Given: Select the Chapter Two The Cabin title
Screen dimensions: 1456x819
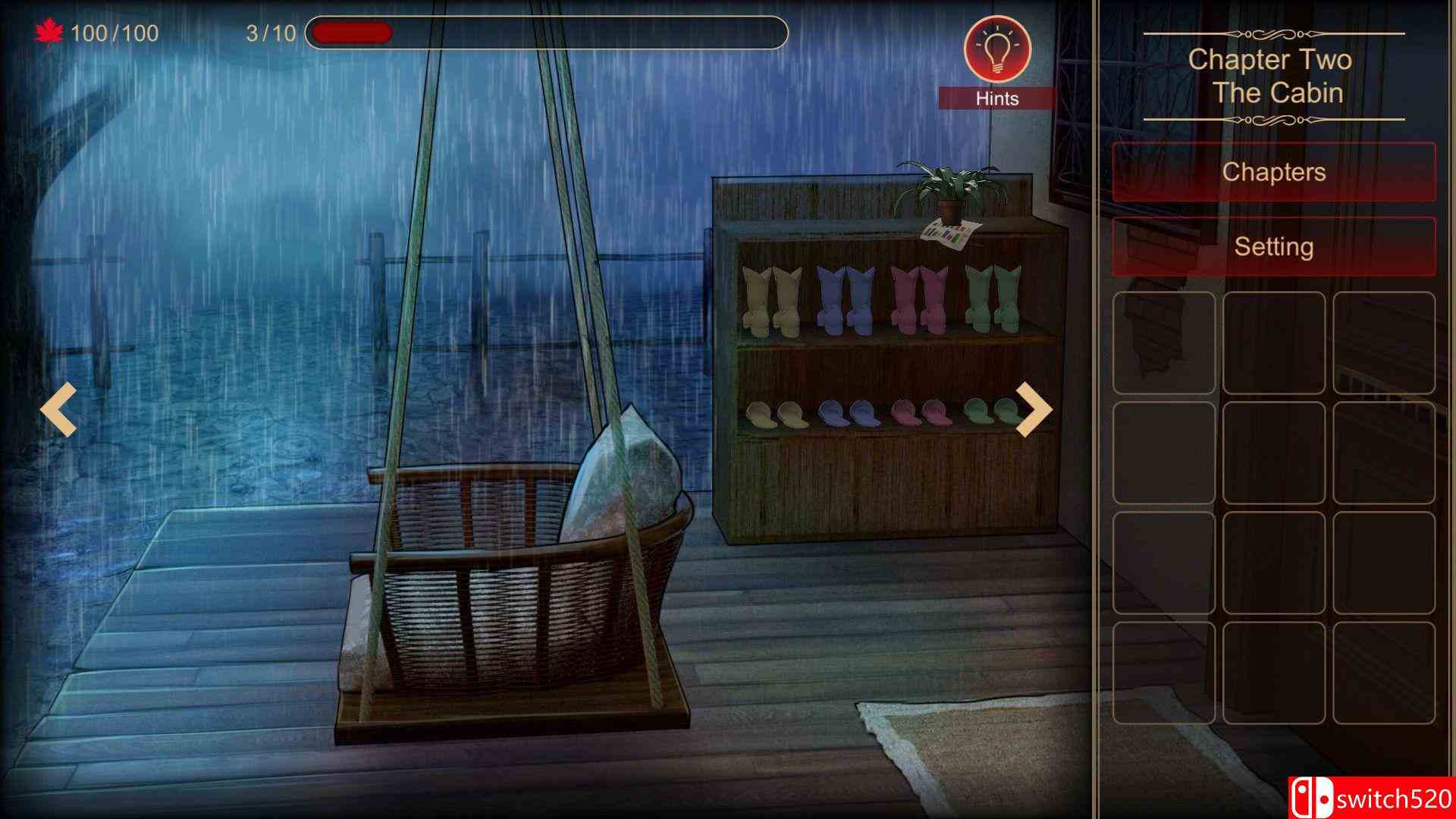Looking at the screenshot, I should [x=1272, y=76].
